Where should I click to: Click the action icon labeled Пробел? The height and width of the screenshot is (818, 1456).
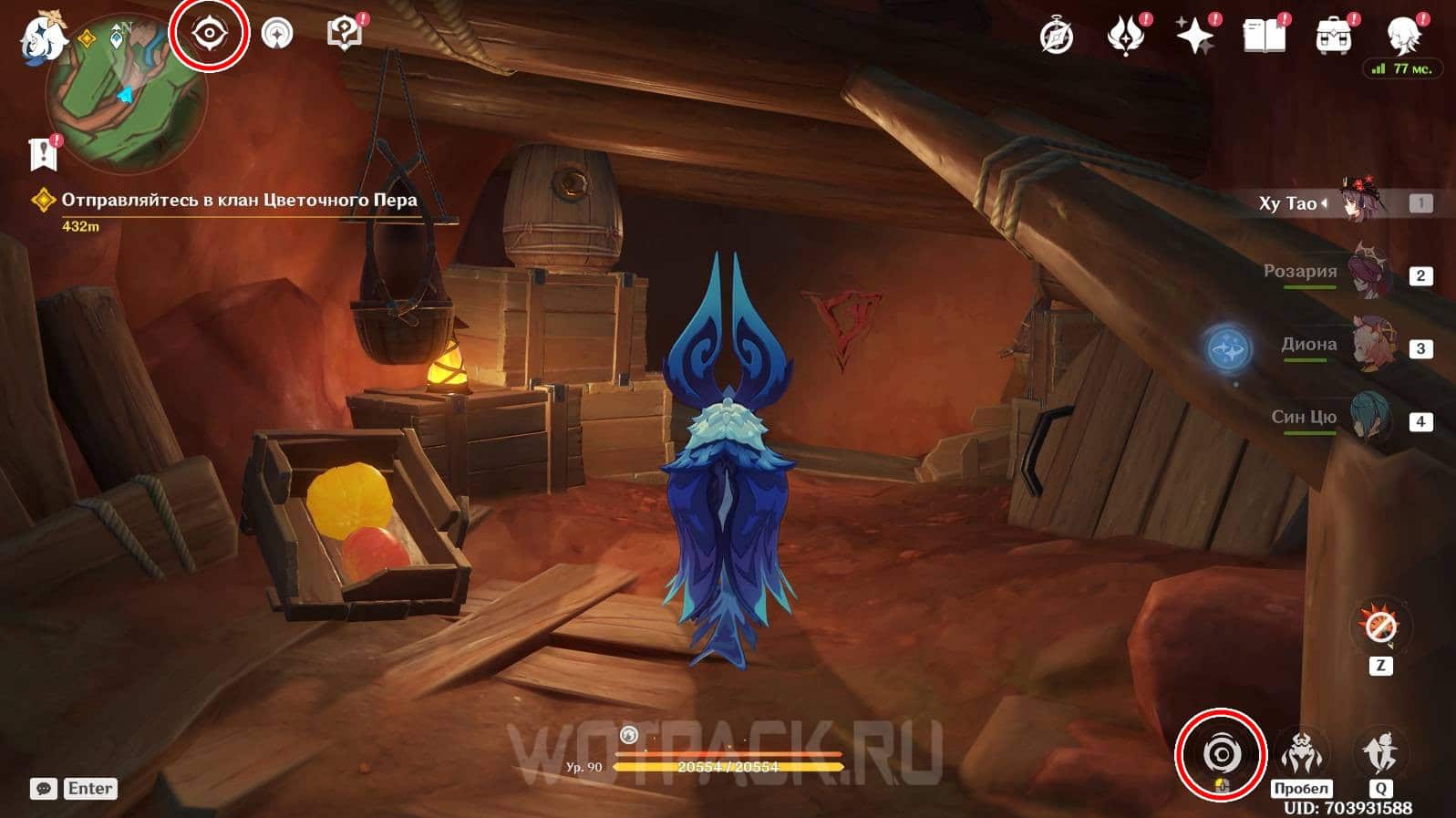pyautogui.click(x=1301, y=754)
